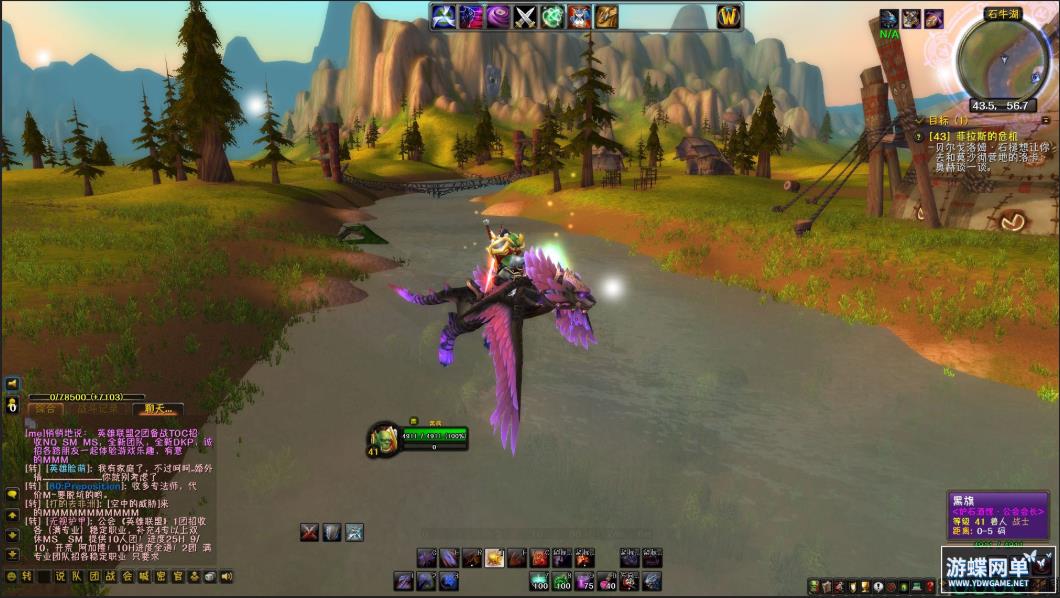Use the glowing sun ability on action bar

pos(494,558)
